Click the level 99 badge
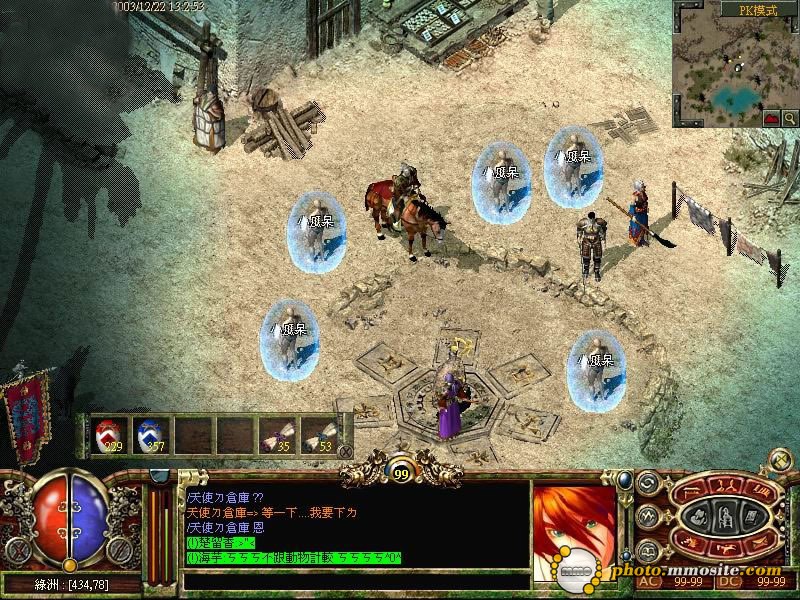The image size is (800, 600). click(x=400, y=472)
